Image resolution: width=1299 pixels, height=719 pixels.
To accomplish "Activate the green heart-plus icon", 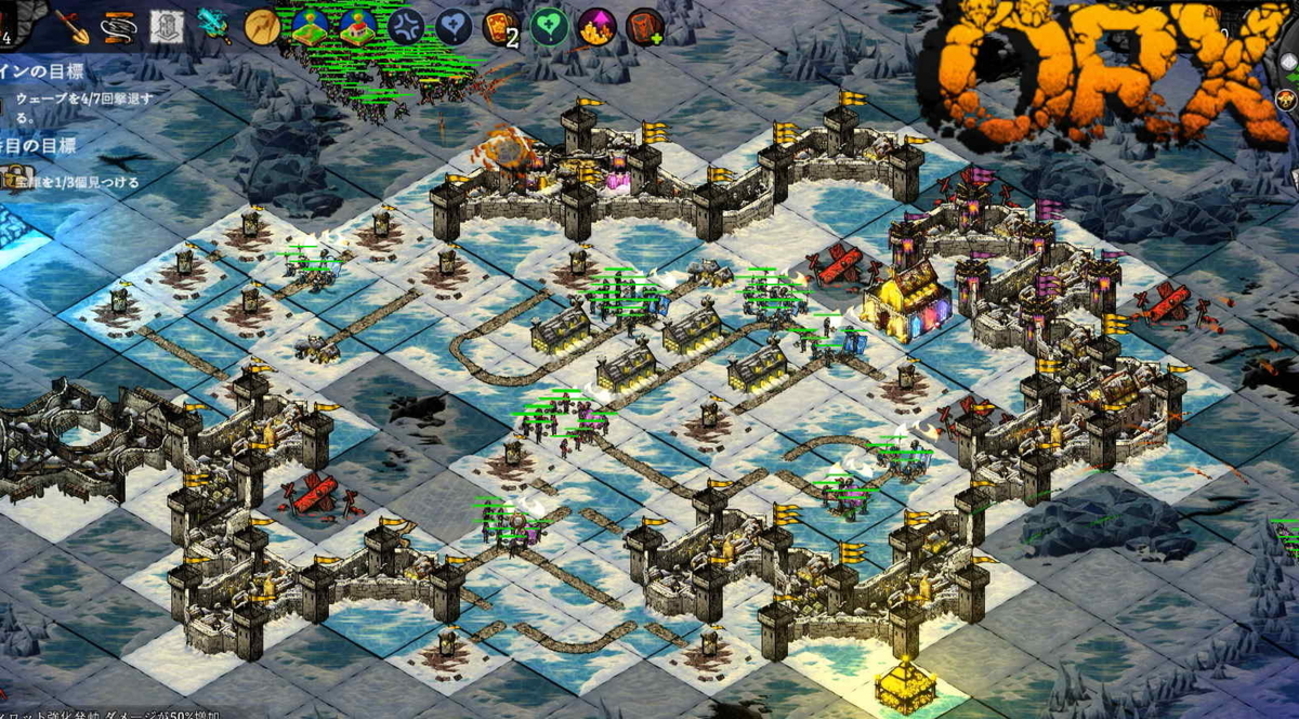I will (547, 27).
